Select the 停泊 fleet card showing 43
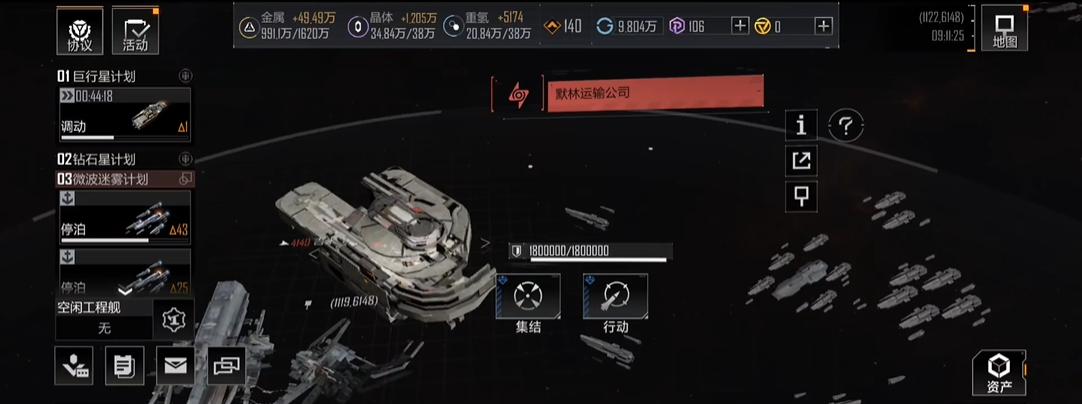Screen dimensions: 1082x404 tap(124, 215)
